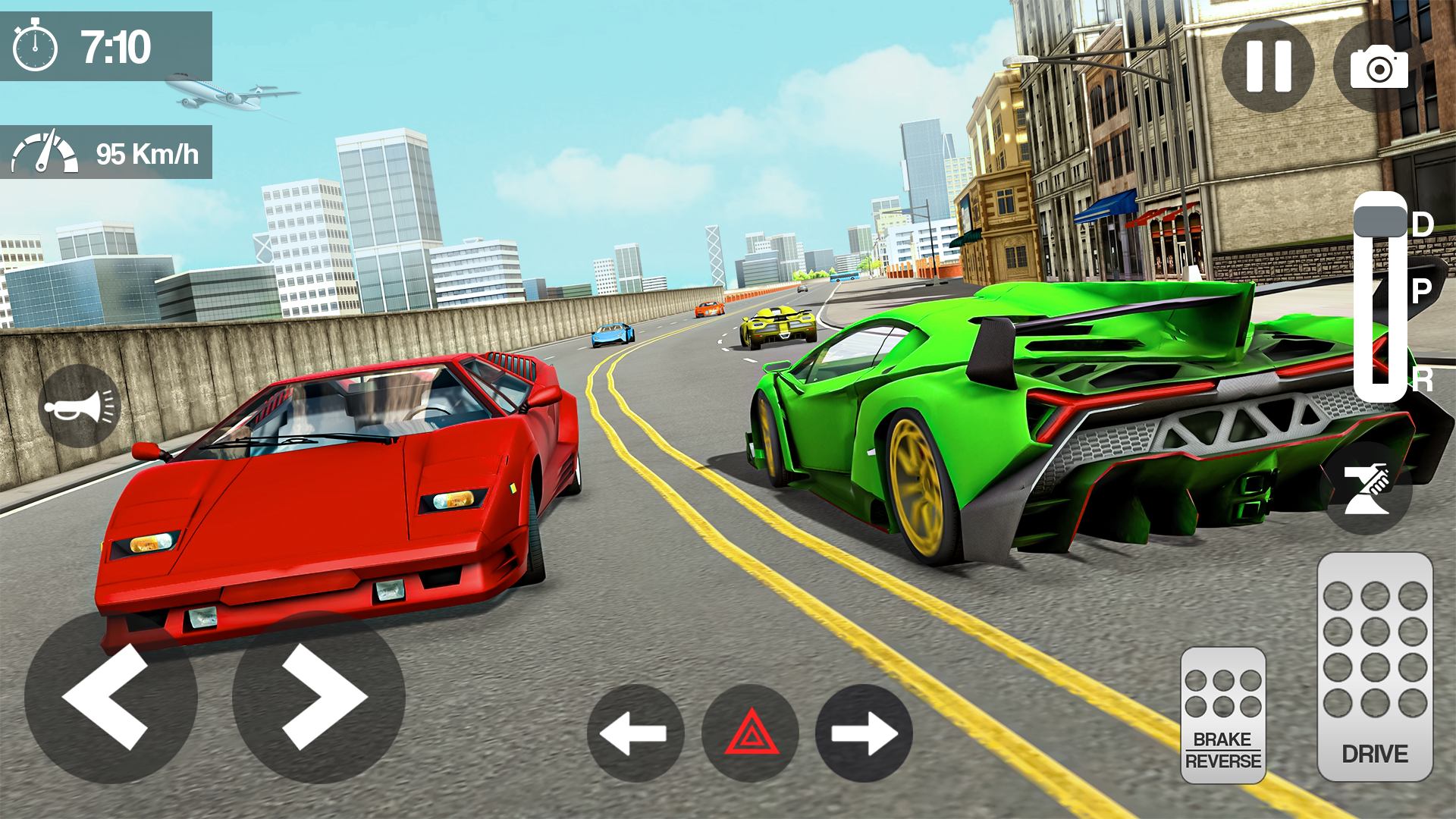Pause the game

(x=1269, y=65)
